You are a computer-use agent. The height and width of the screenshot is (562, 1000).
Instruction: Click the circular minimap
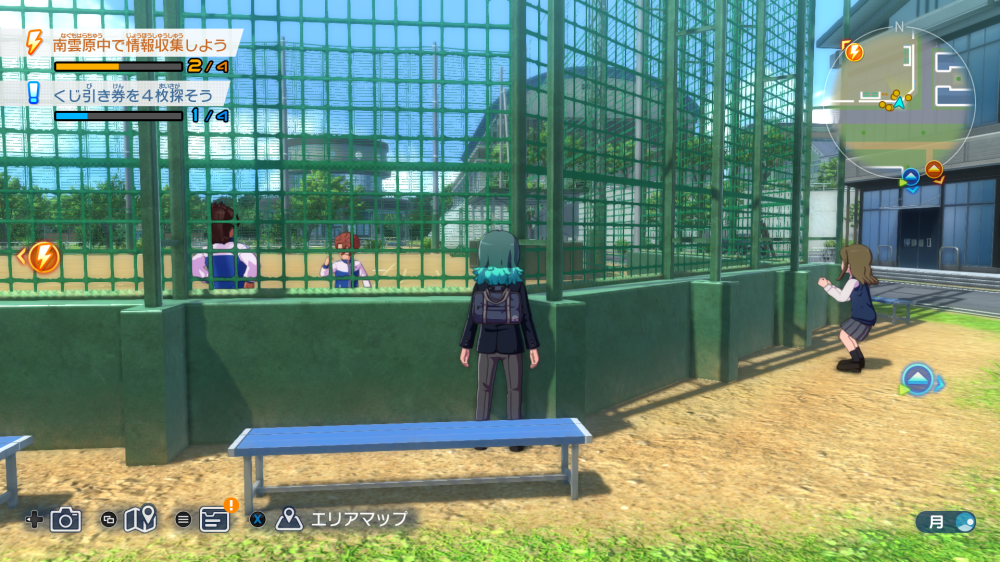point(898,101)
